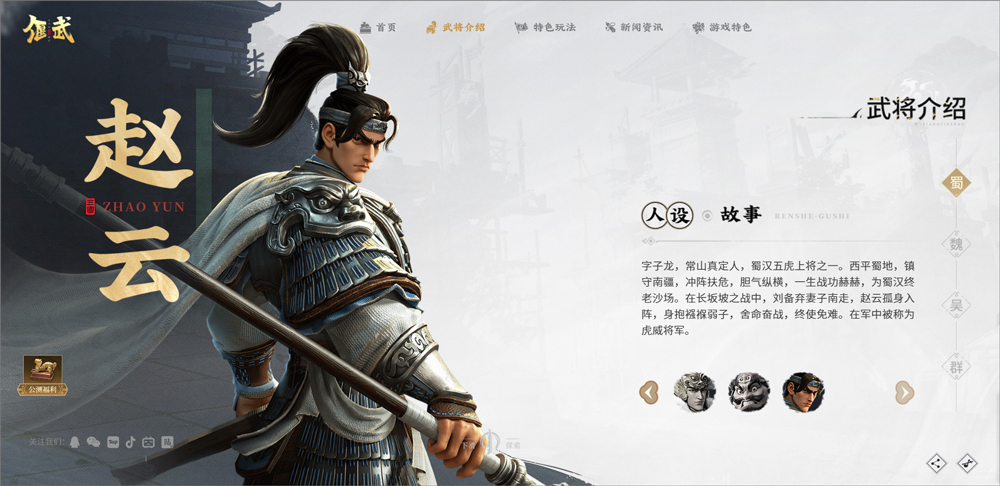Pick the white-haired general portrait
This screenshot has height=486, width=1000.
(x=695, y=392)
